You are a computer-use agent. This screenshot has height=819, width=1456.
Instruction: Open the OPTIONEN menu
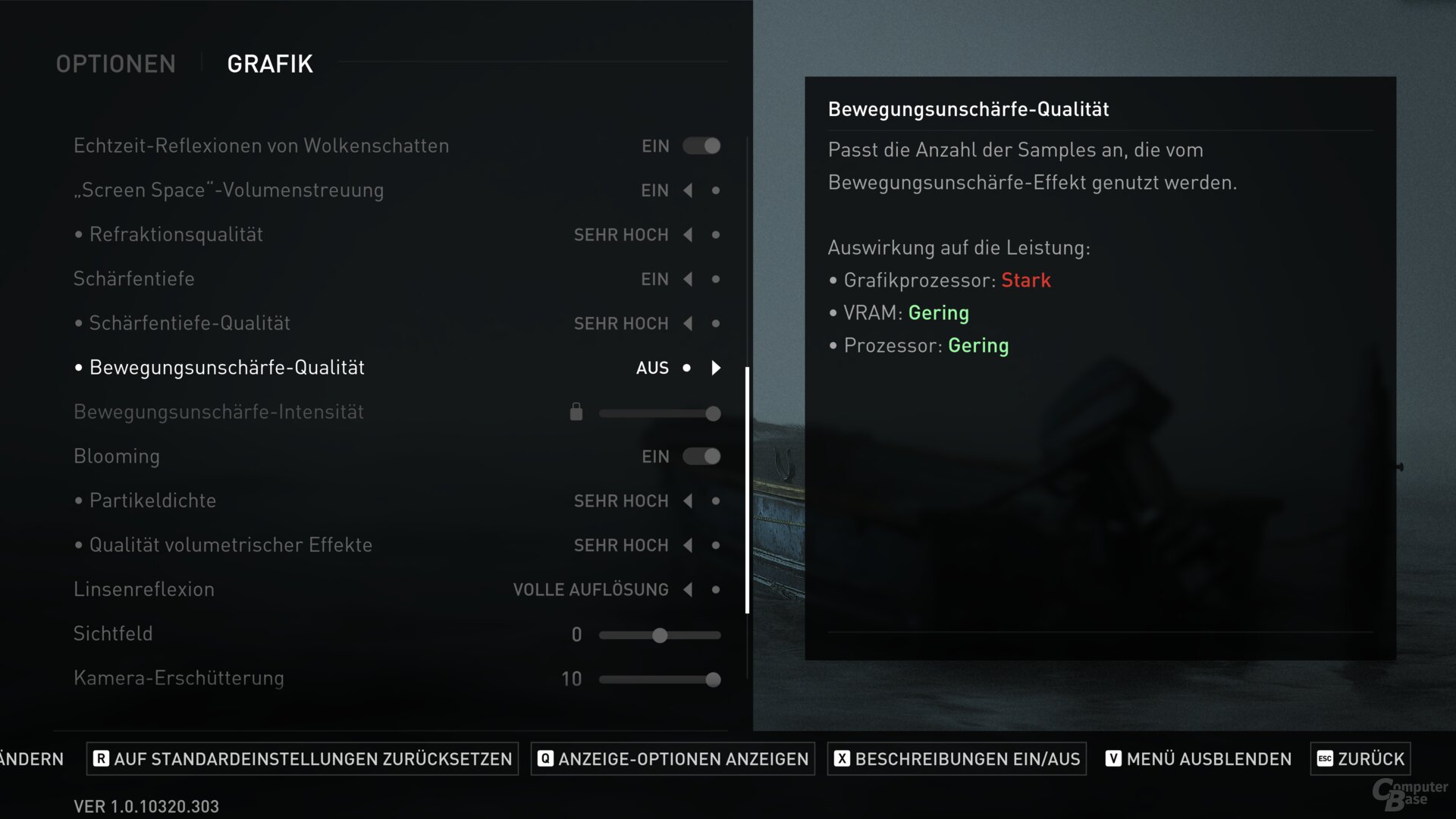tap(115, 64)
